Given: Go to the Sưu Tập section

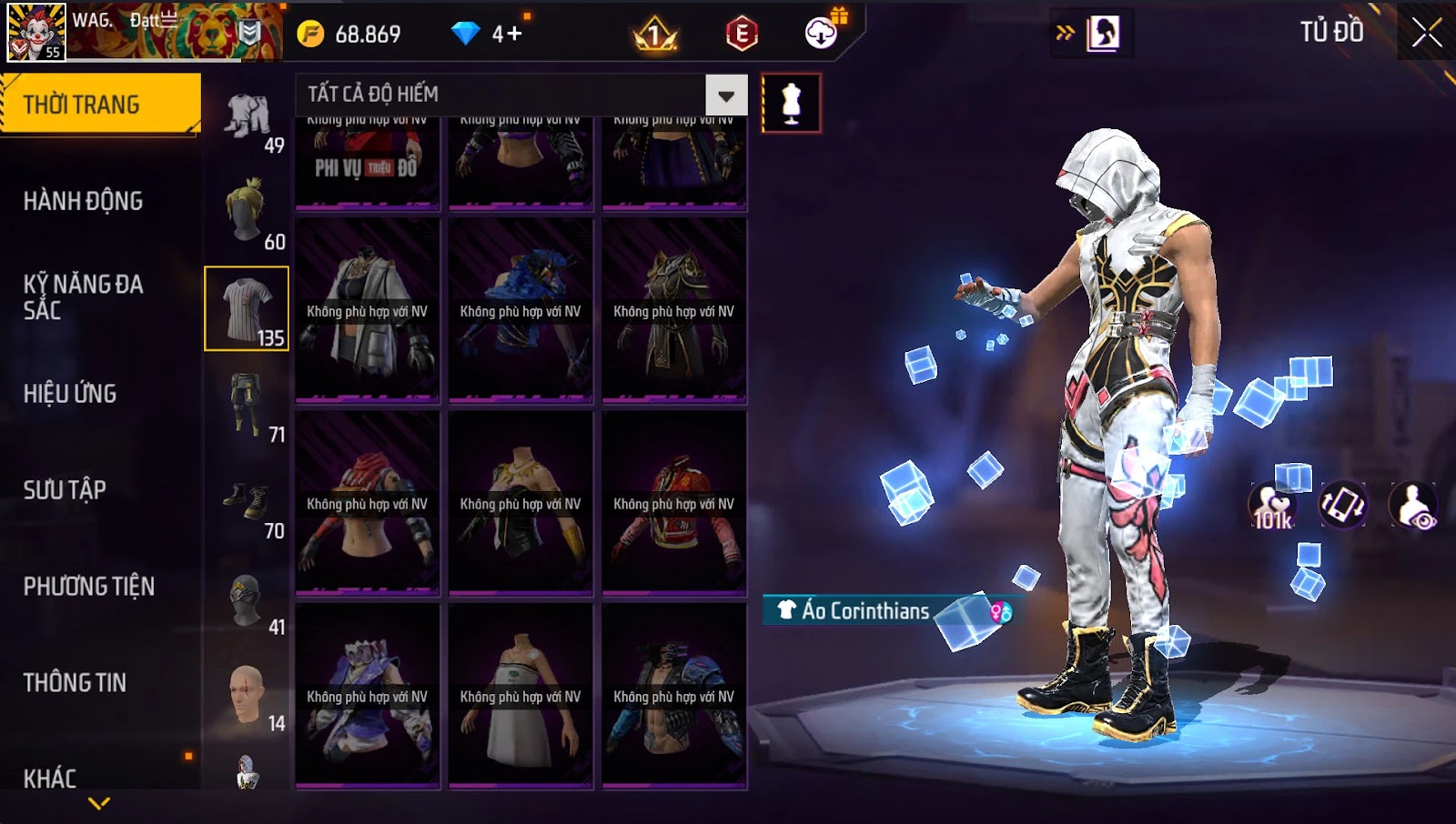Looking at the screenshot, I should pos(65,490).
